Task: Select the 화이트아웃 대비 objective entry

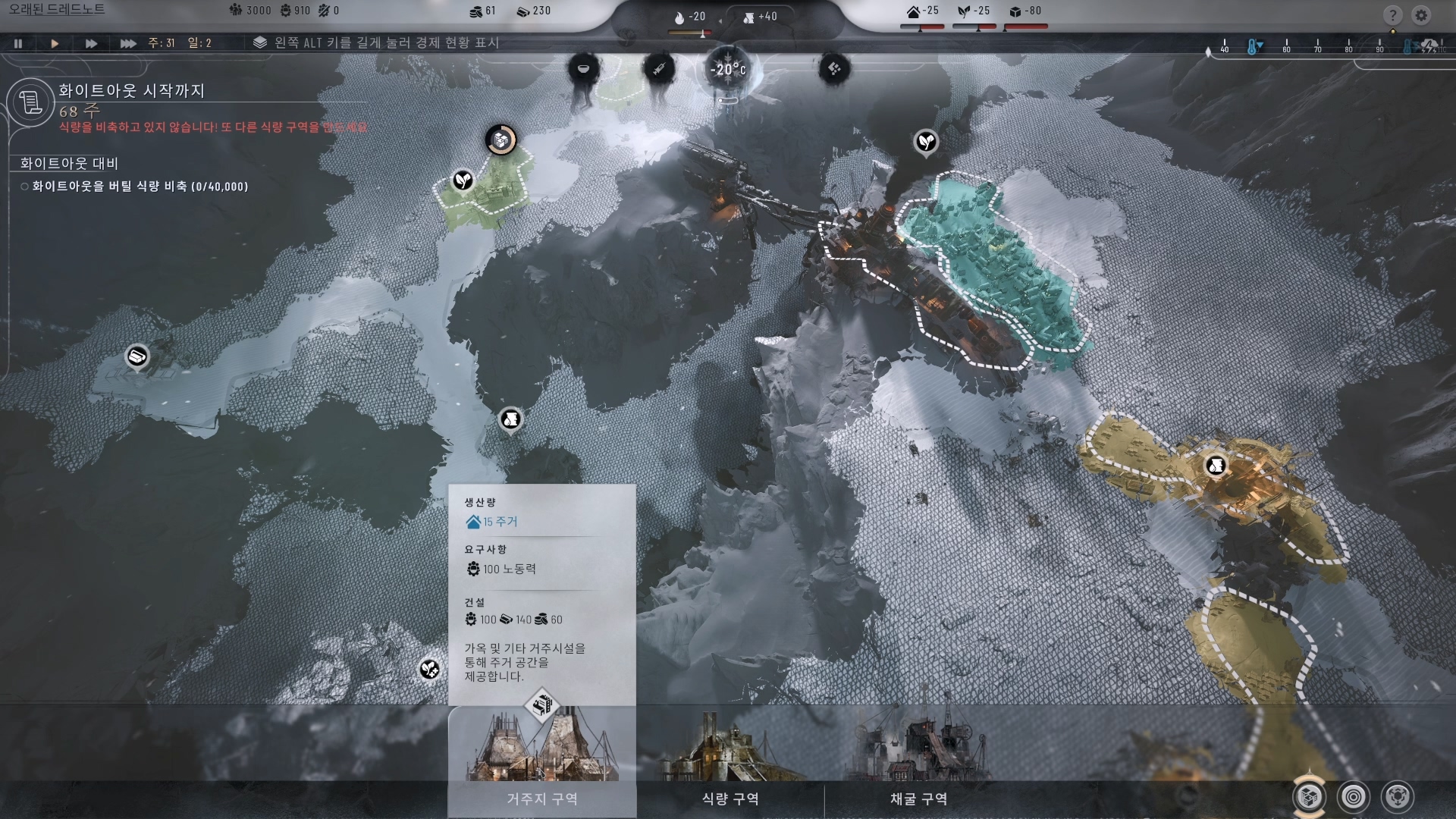Action: coord(69,163)
